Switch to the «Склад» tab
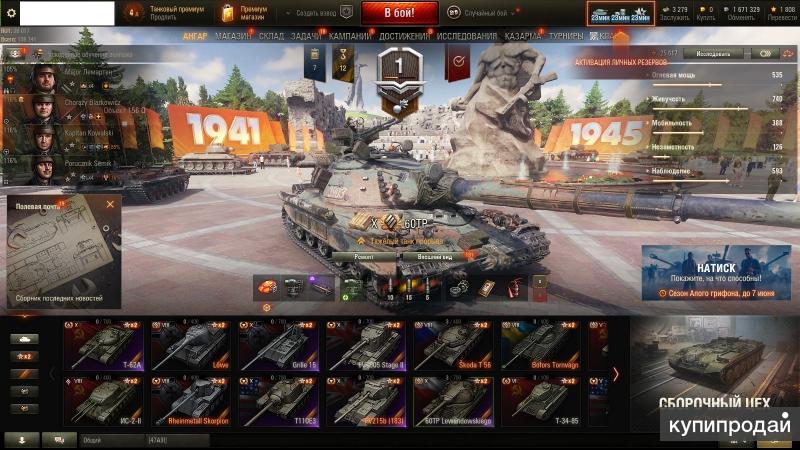800x450 pixels. pyautogui.click(x=271, y=36)
